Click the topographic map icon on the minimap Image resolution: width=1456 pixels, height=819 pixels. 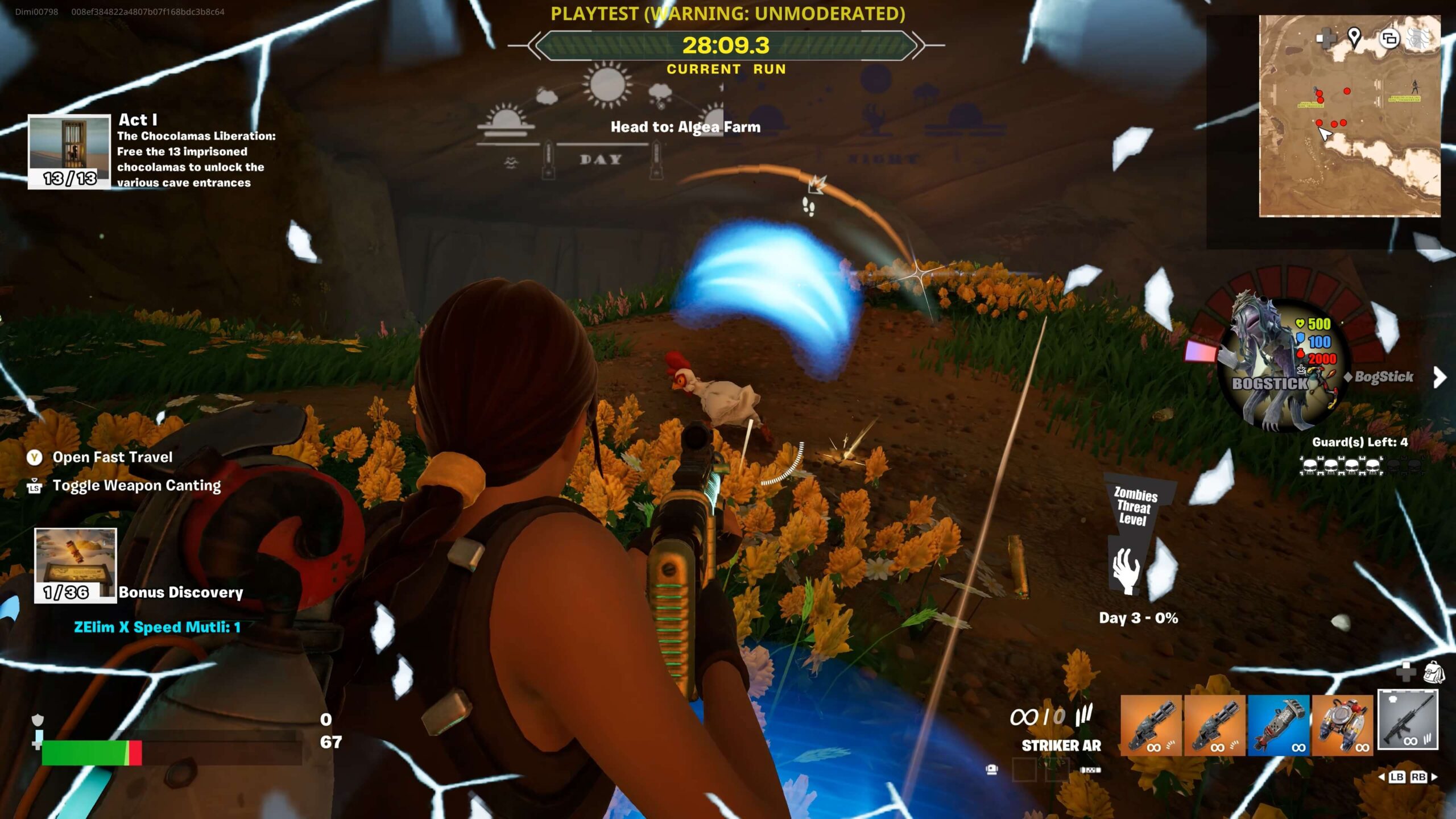pos(1417,39)
